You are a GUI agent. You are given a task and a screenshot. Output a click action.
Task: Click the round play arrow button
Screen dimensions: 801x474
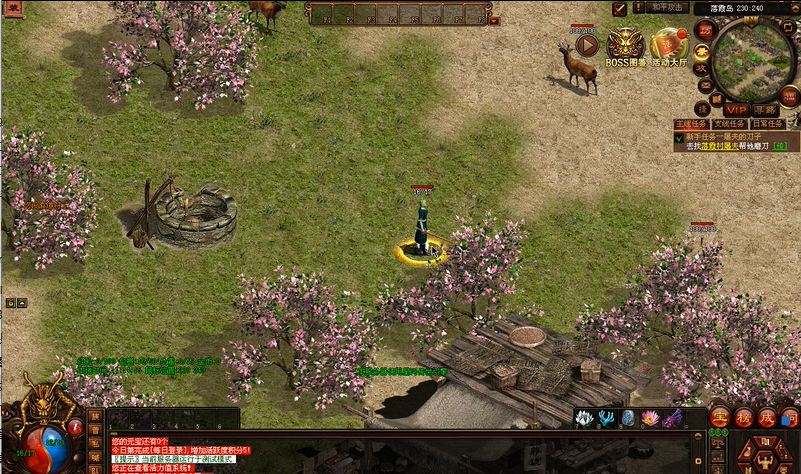click(587, 46)
